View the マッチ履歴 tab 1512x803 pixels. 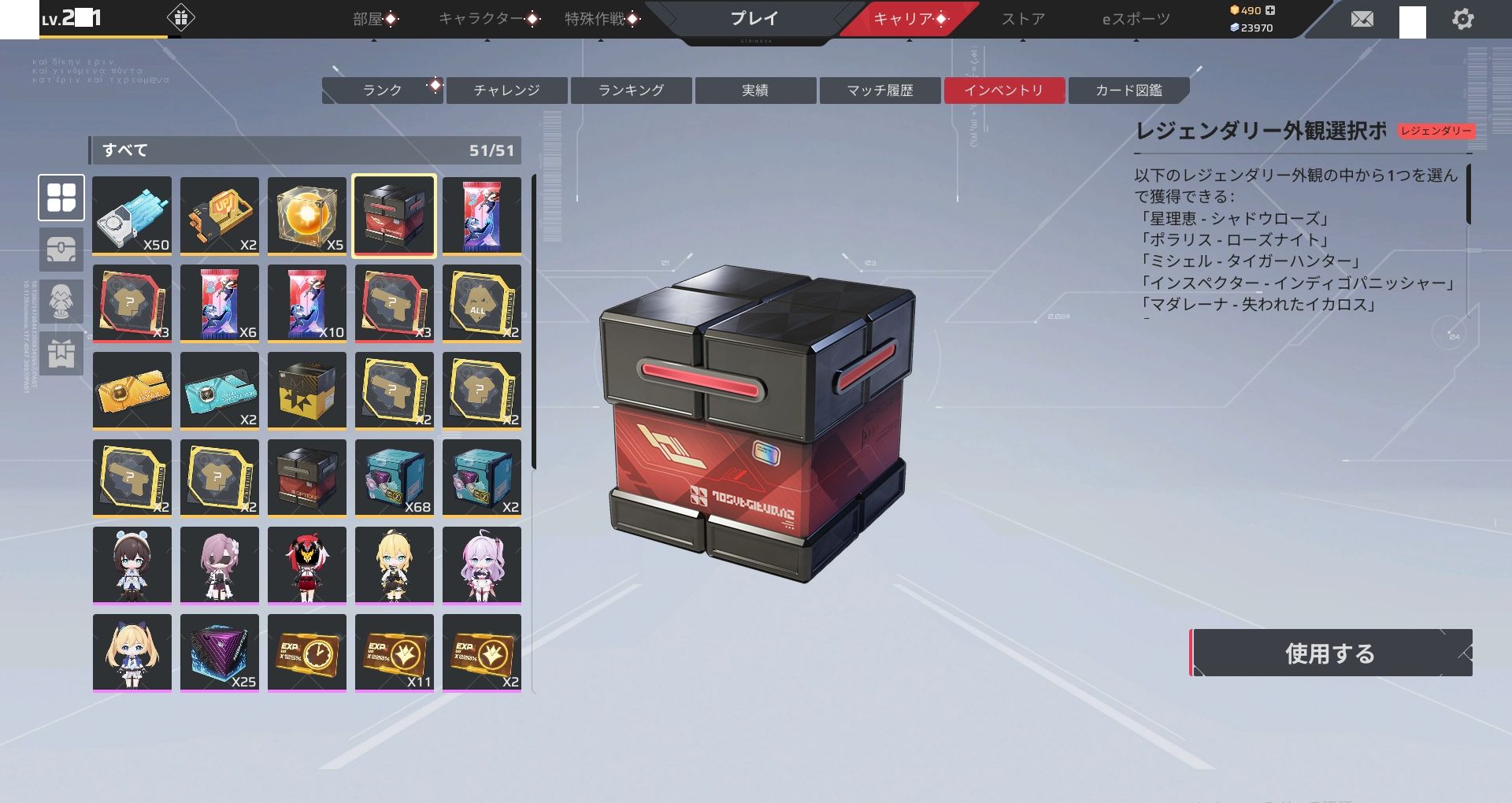pyautogui.click(x=880, y=91)
